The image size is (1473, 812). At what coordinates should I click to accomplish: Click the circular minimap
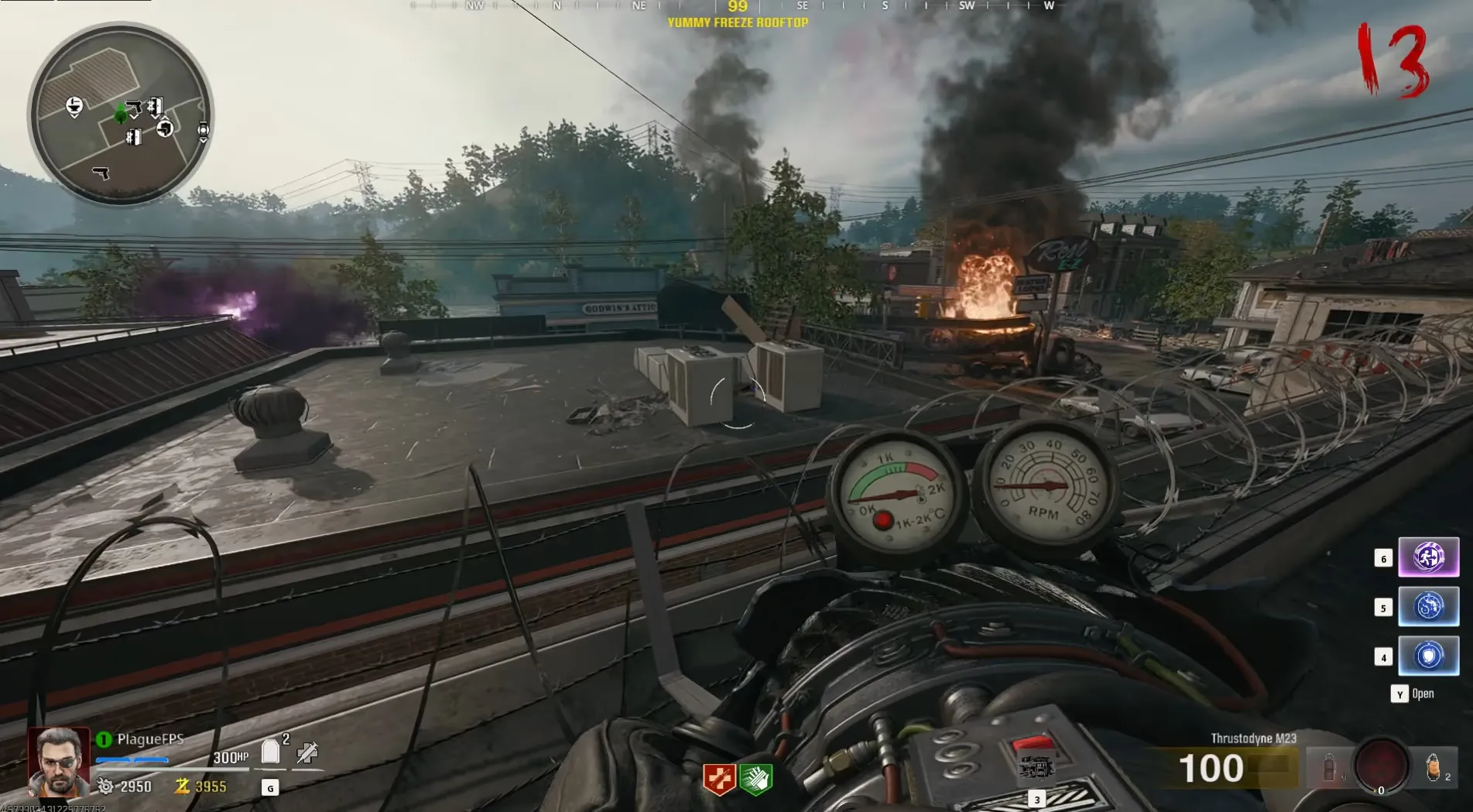pyautogui.click(x=120, y=115)
